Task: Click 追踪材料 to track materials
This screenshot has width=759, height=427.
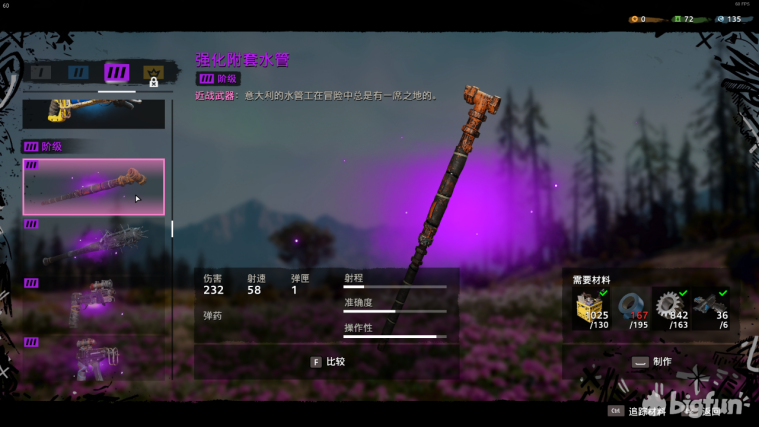Action: pos(637,411)
